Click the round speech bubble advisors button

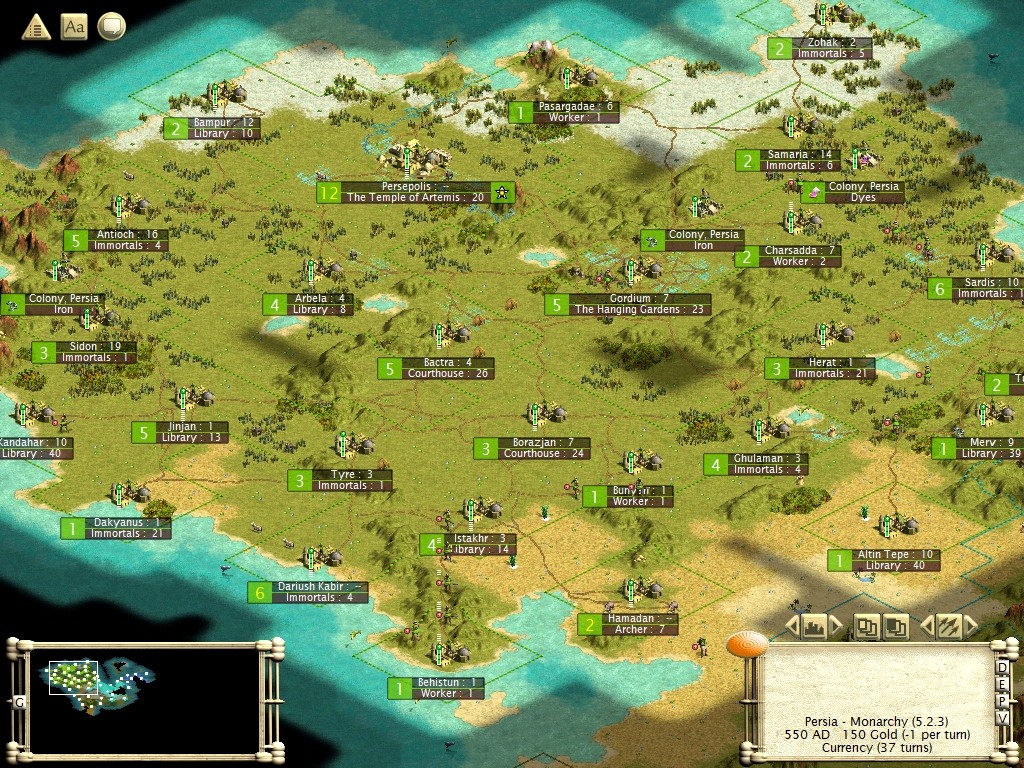pos(111,27)
